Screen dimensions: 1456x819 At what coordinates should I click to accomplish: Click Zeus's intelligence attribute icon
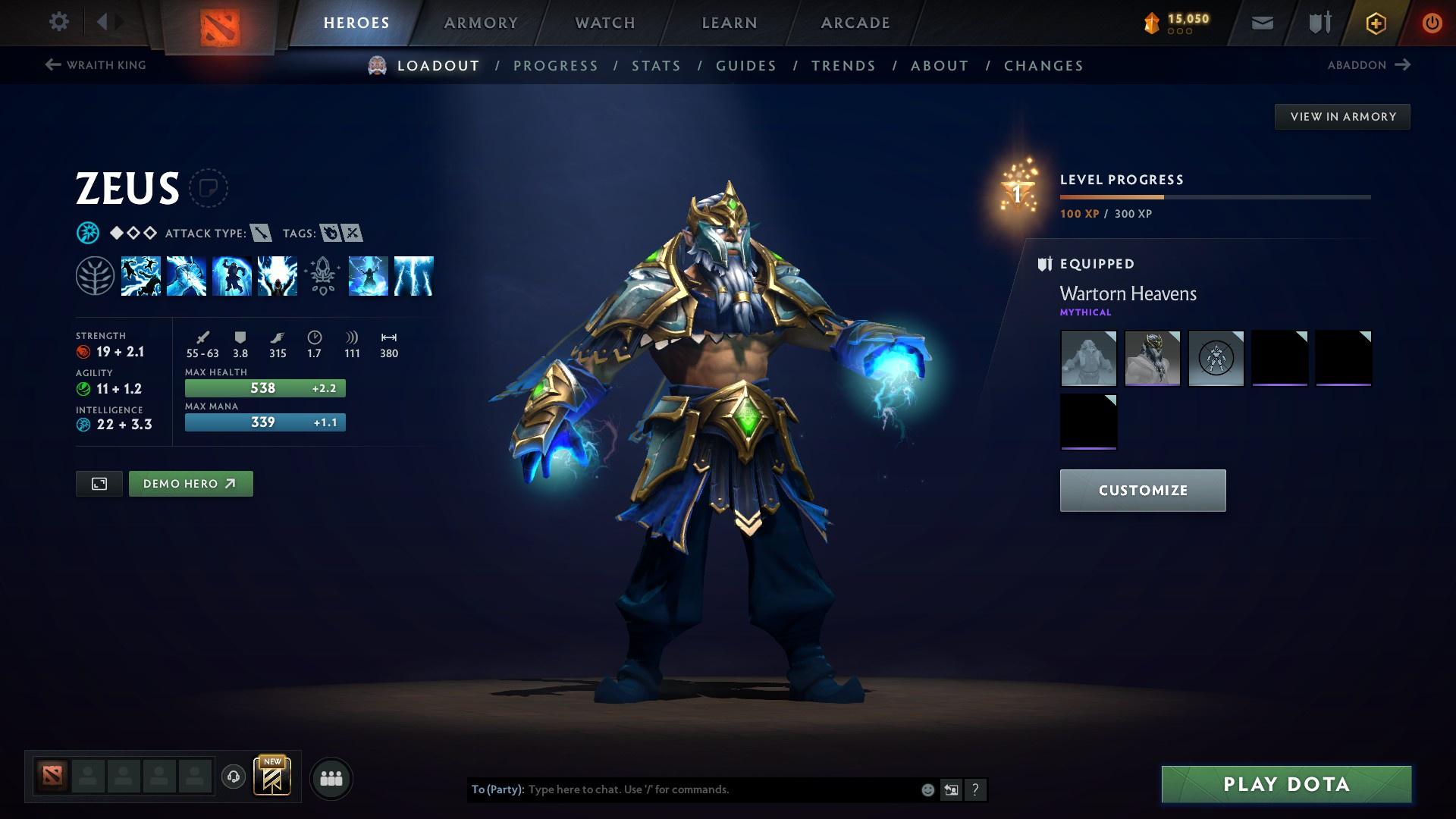83,425
